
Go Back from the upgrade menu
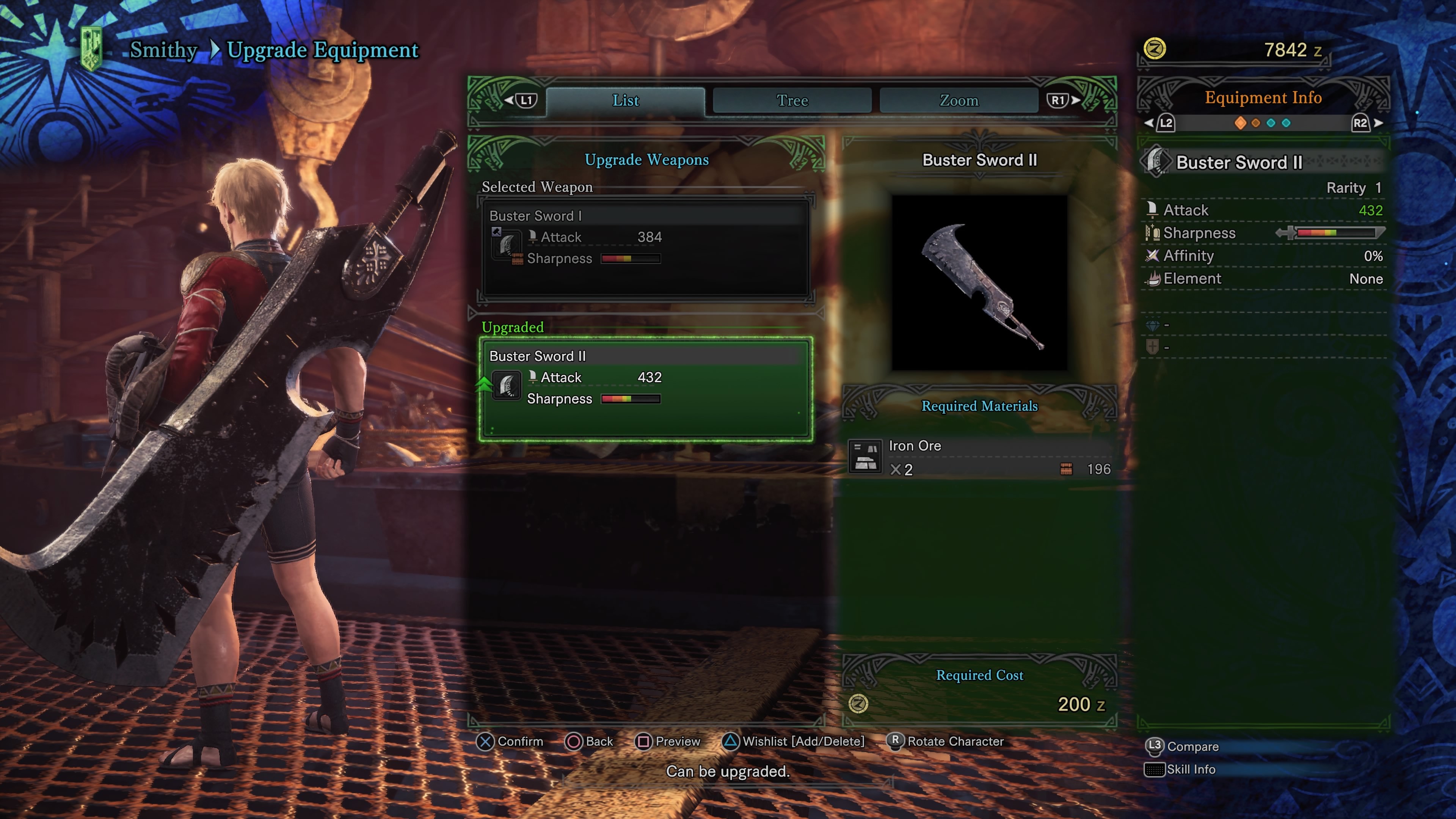[x=590, y=741]
